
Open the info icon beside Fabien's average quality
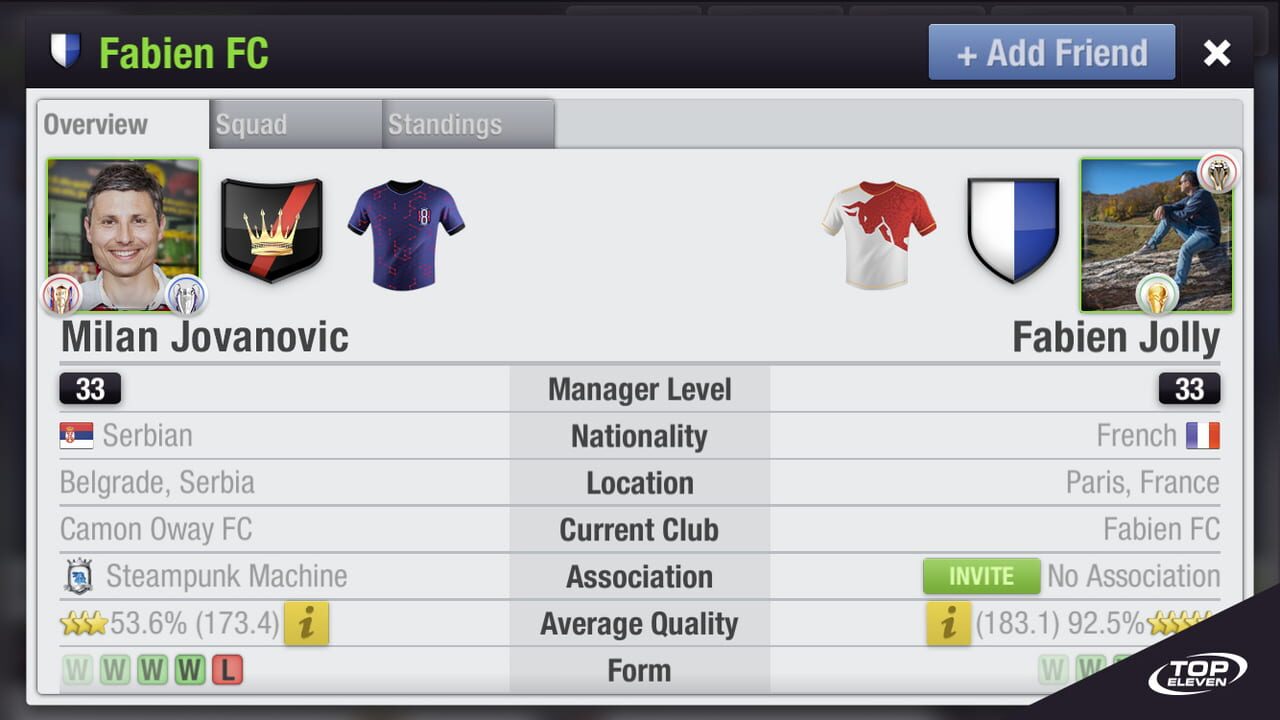pyautogui.click(x=947, y=623)
